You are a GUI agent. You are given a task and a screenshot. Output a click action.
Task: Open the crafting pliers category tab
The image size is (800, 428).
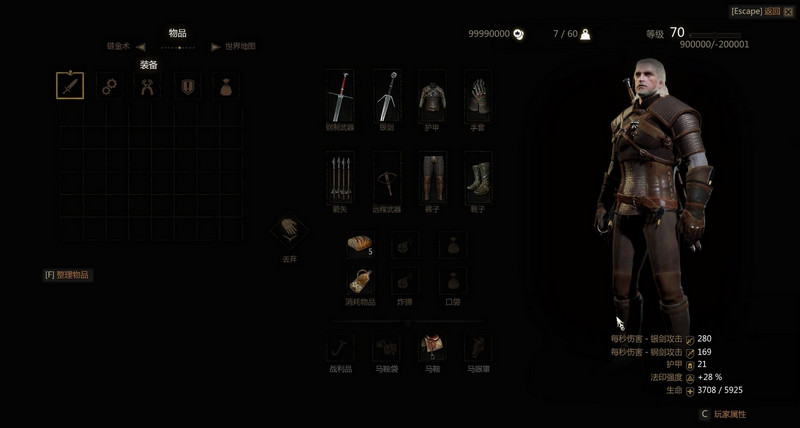coord(149,86)
